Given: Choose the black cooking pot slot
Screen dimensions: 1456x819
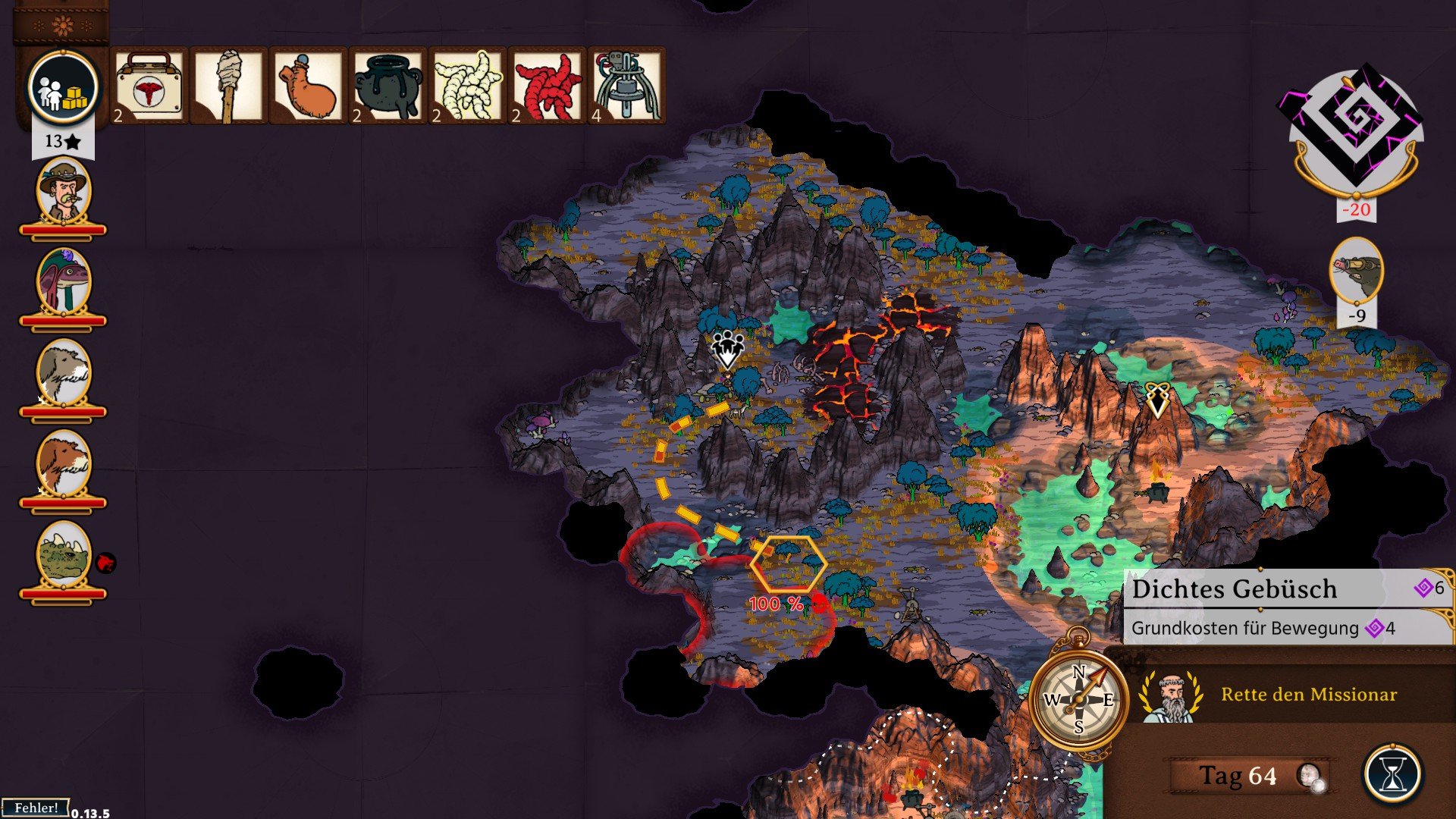Looking at the screenshot, I should coord(388,86).
